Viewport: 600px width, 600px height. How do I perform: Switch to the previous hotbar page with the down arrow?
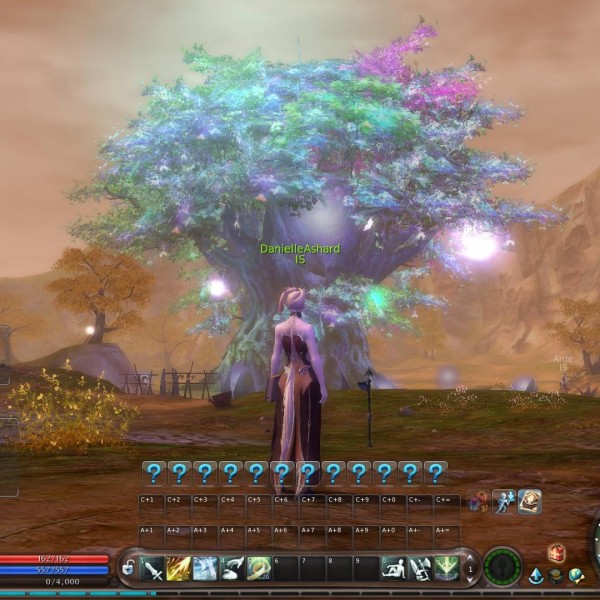point(471,580)
